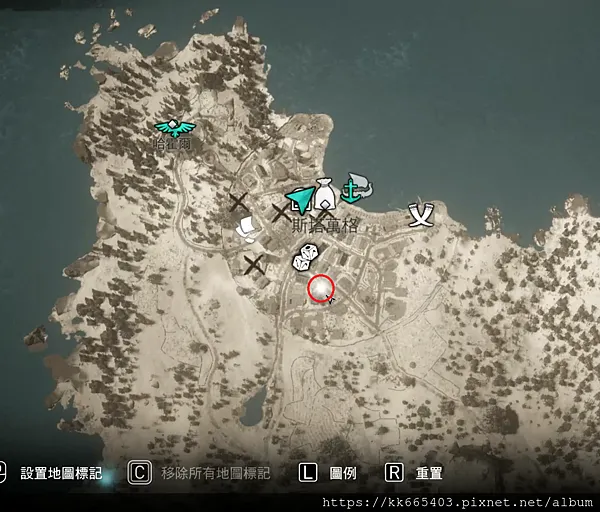Click the teal player arrow marker

299,197
